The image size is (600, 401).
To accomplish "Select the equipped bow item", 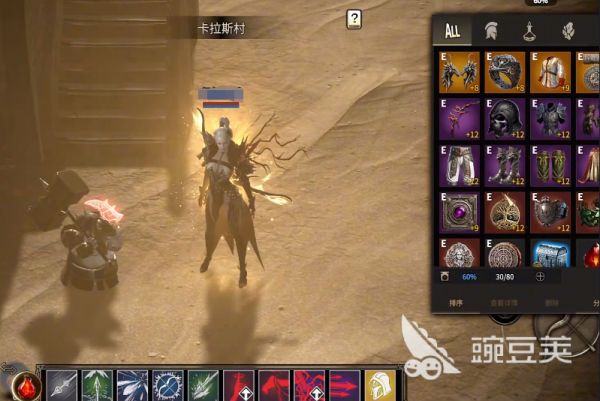I will 459,118.
